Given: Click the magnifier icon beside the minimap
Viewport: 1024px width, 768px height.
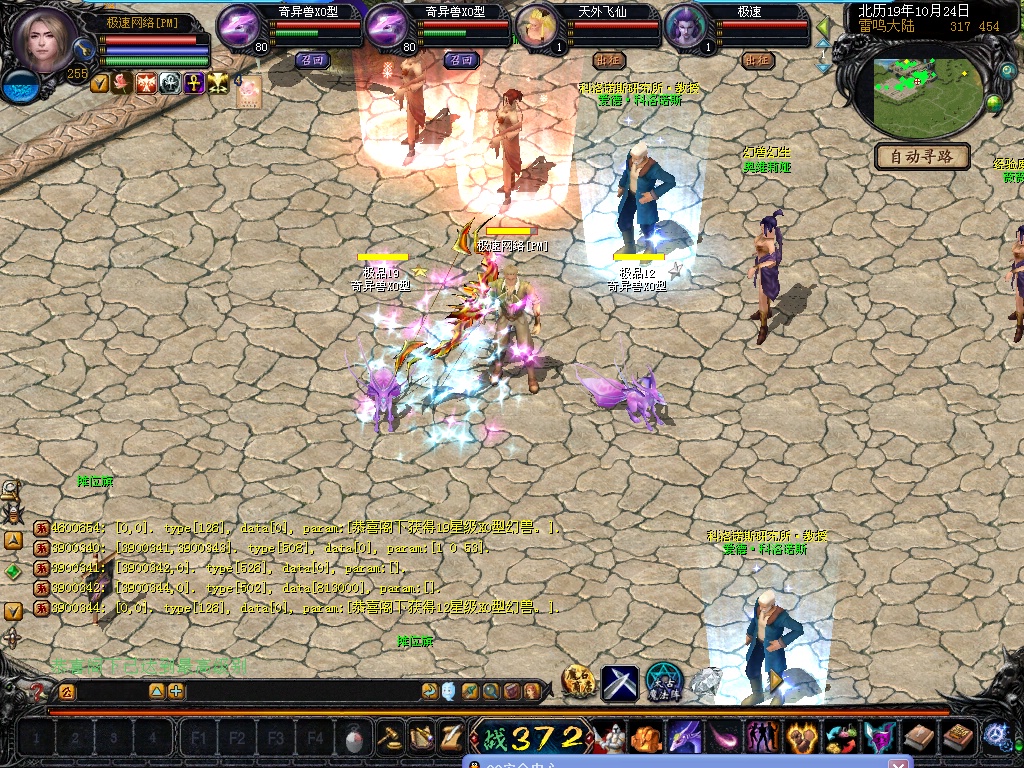Looking at the screenshot, I should (1007, 72).
